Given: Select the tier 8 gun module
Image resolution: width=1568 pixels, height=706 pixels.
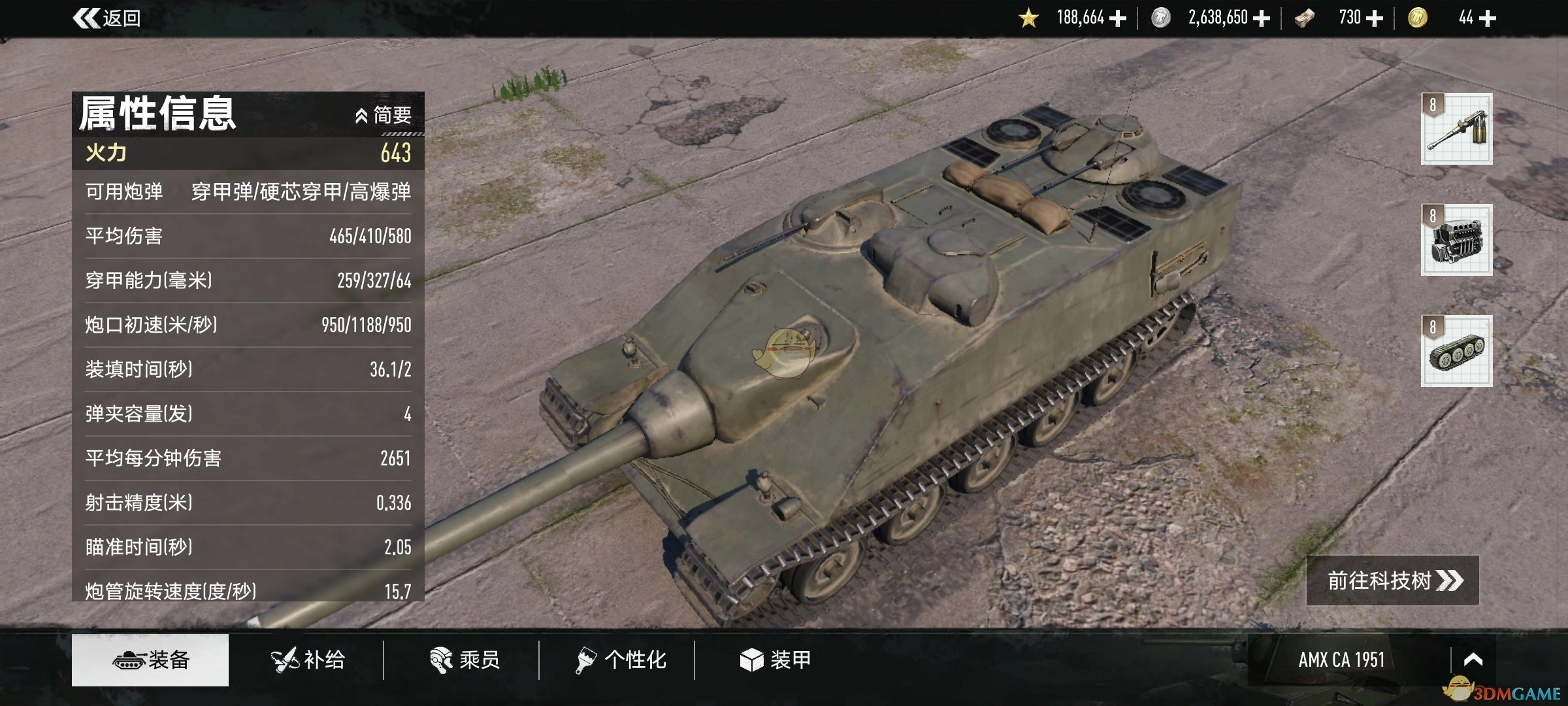Looking at the screenshot, I should tap(1456, 129).
